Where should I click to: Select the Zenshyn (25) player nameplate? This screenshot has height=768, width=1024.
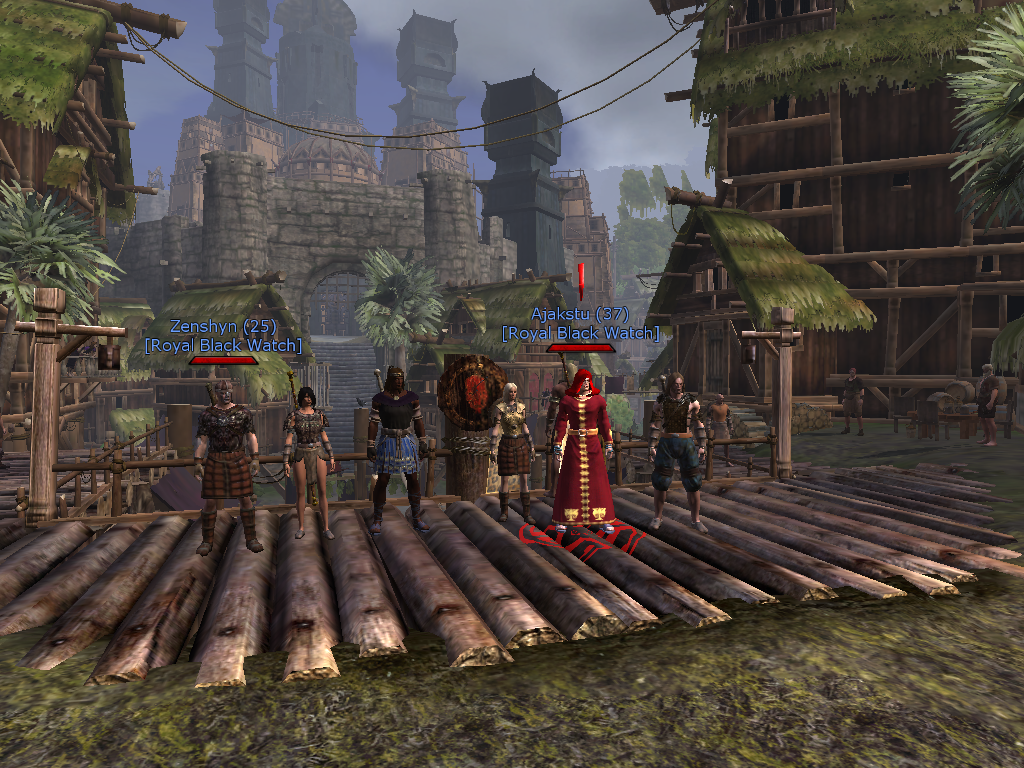click(223, 326)
